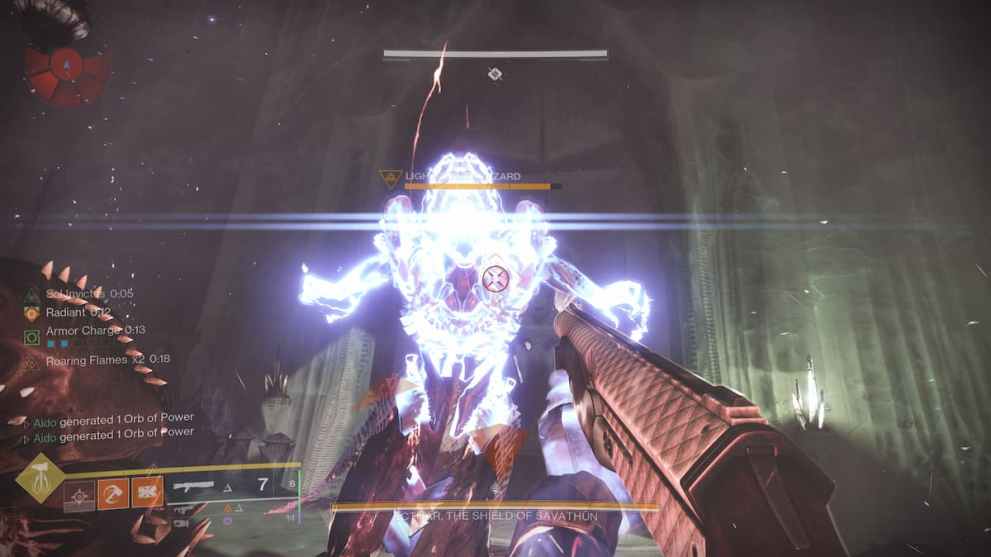Select the Radiant buff icon
Viewport: 991px width, 557px height.
tap(33, 312)
